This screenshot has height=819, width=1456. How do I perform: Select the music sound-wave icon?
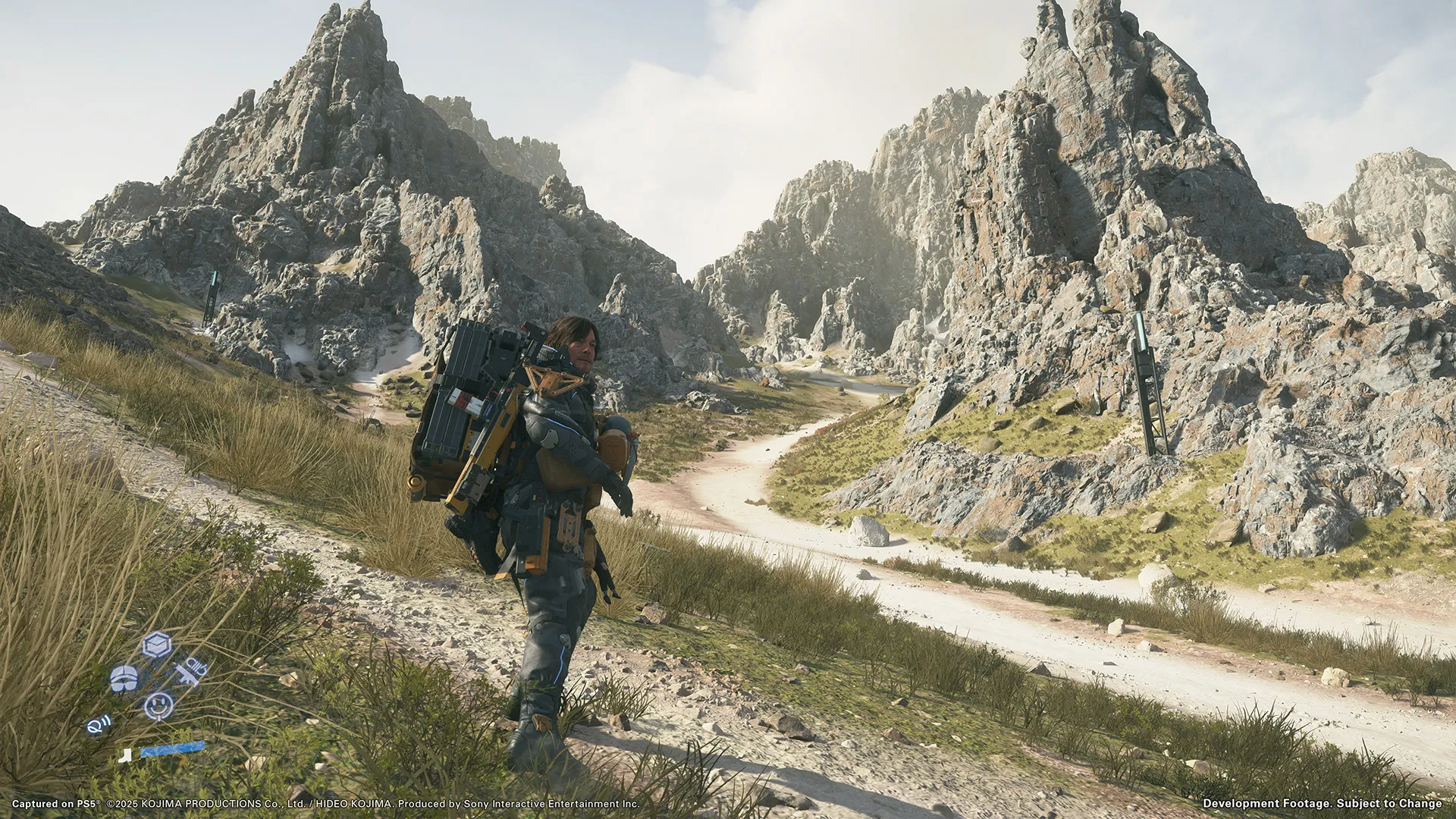pos(99,723)
